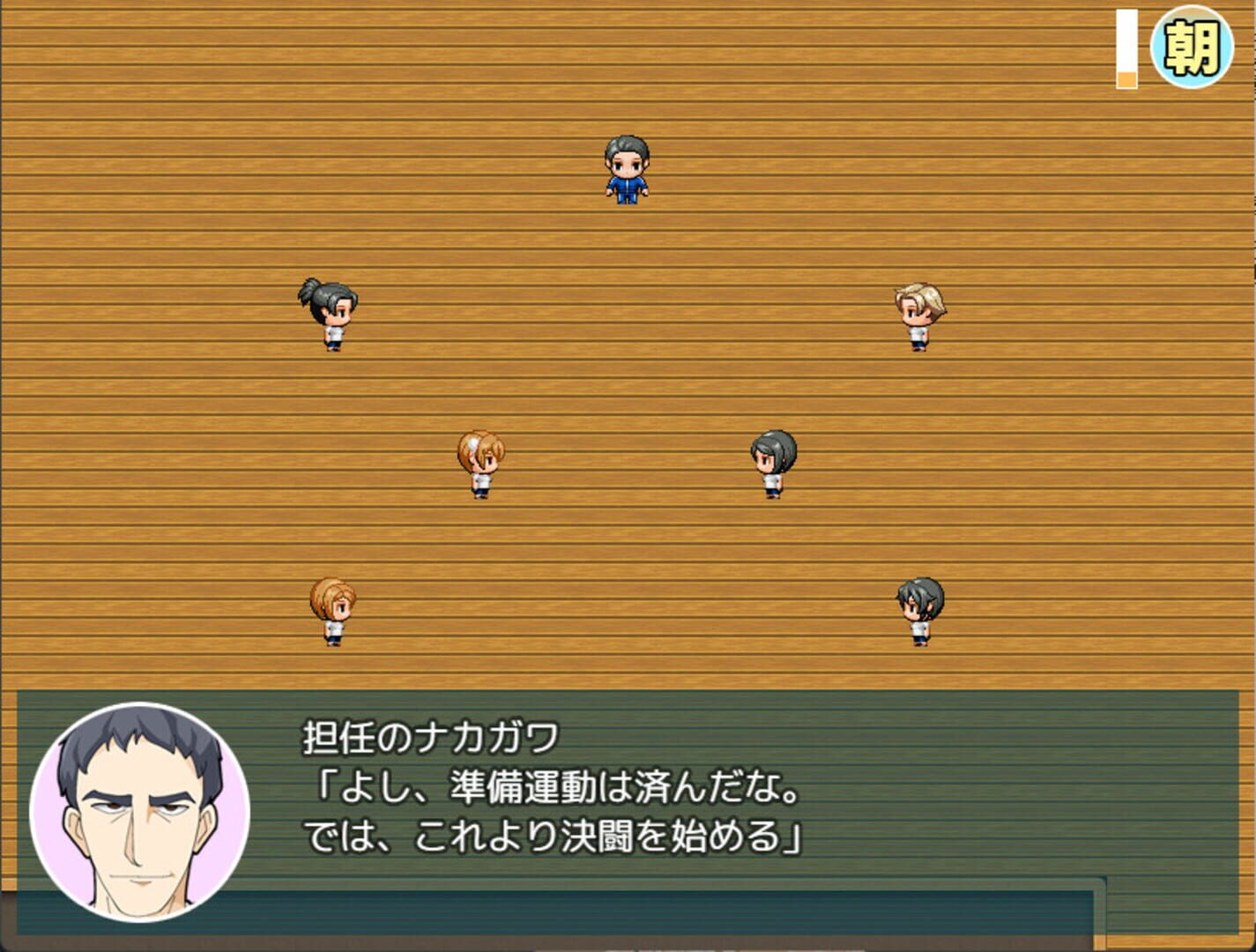Image resolution: width=1256 pixels, height=952 pixels.
Task: Select the black-haired girl student near center
Action: 771,463
